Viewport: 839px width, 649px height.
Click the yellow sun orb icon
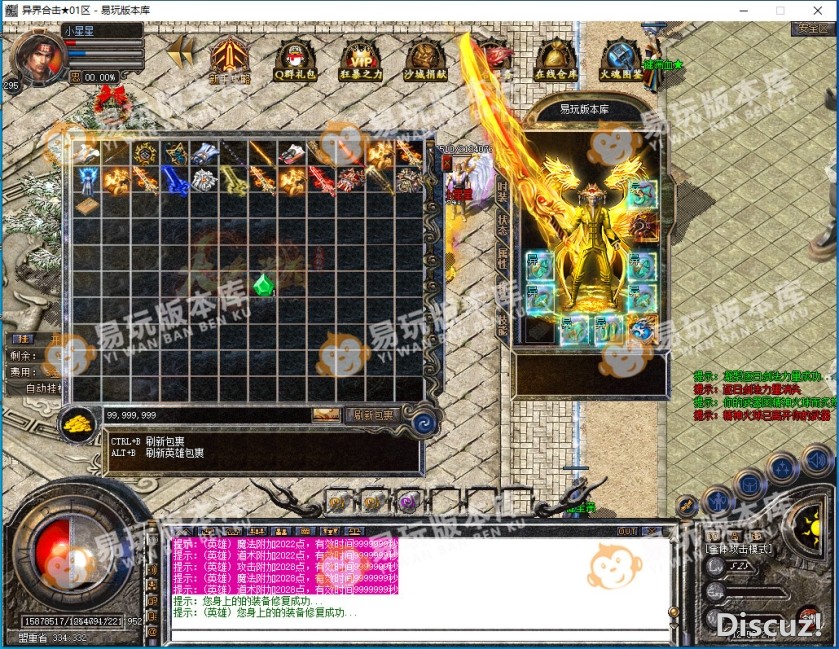(807, 522)
